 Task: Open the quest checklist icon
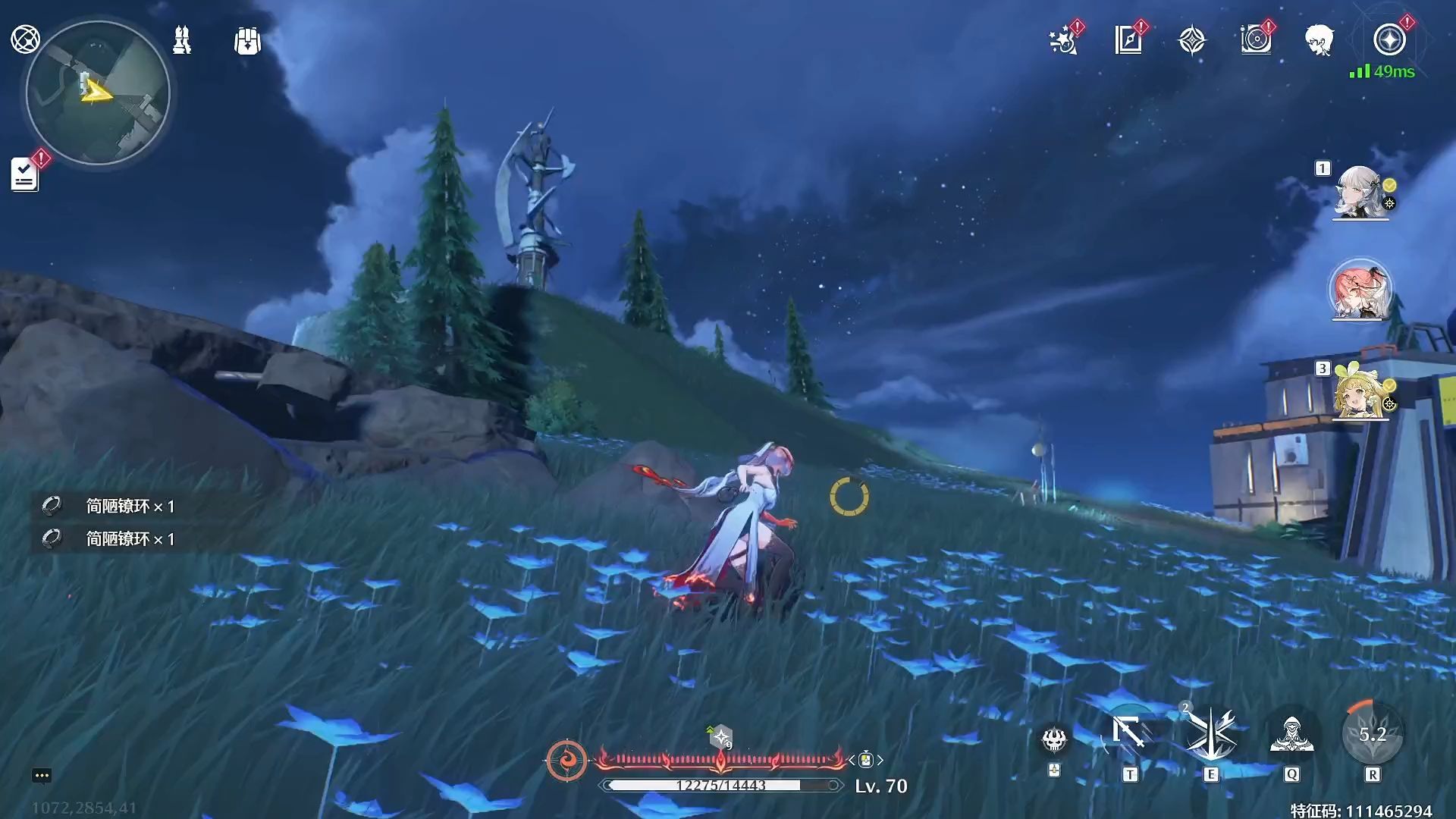[x=24, y=174]
